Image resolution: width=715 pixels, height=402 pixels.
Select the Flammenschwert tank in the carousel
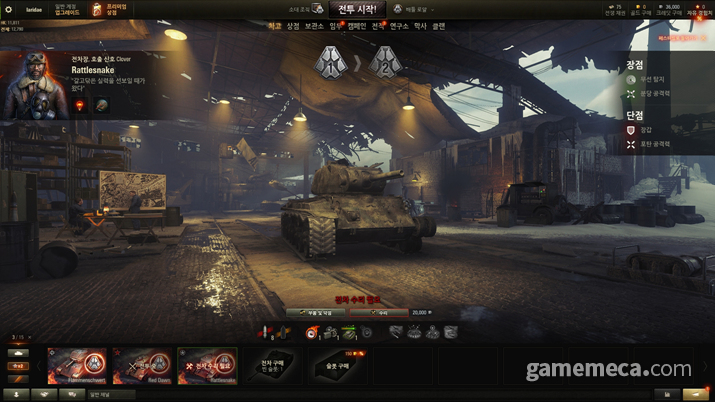(x=77, y=365)
